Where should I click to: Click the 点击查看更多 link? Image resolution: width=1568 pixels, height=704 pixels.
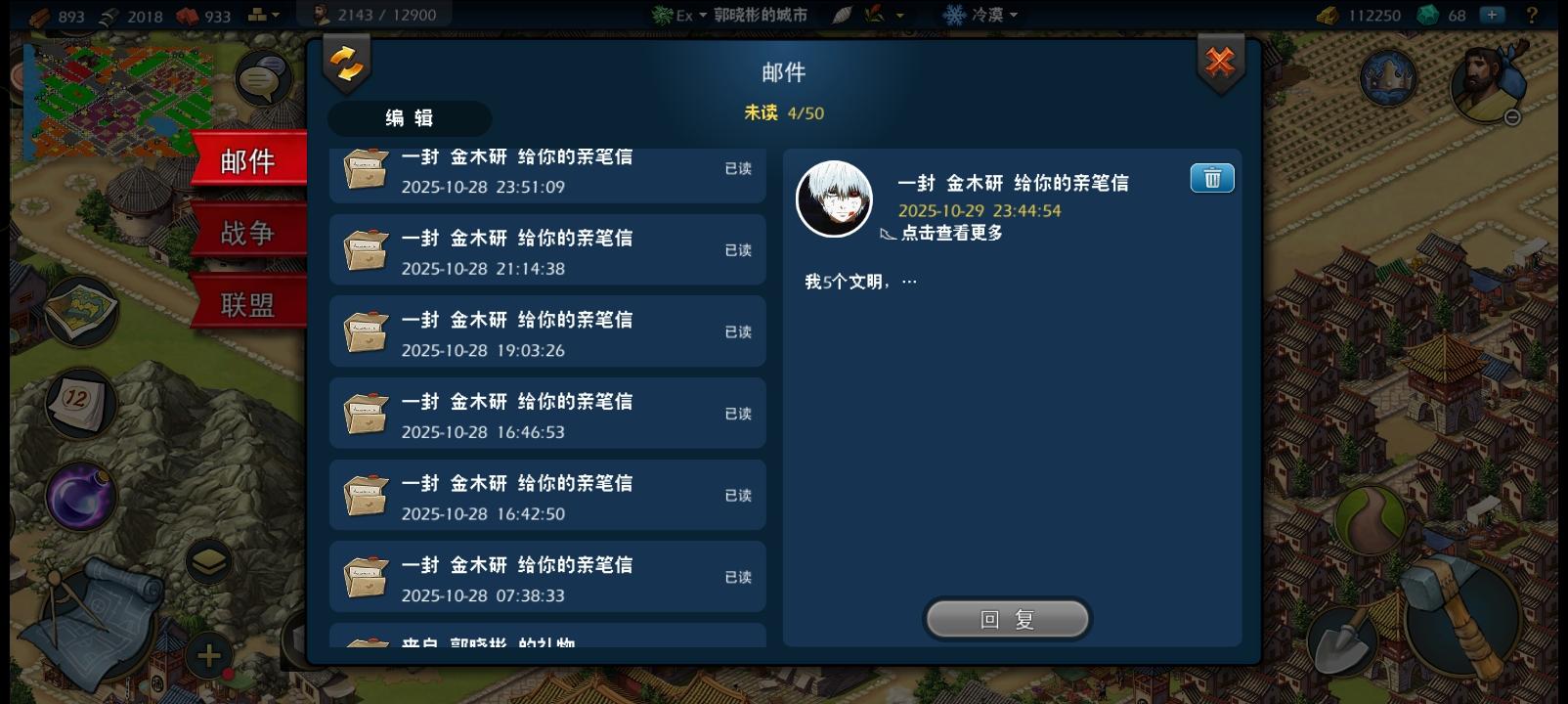(x=953, y=234)
